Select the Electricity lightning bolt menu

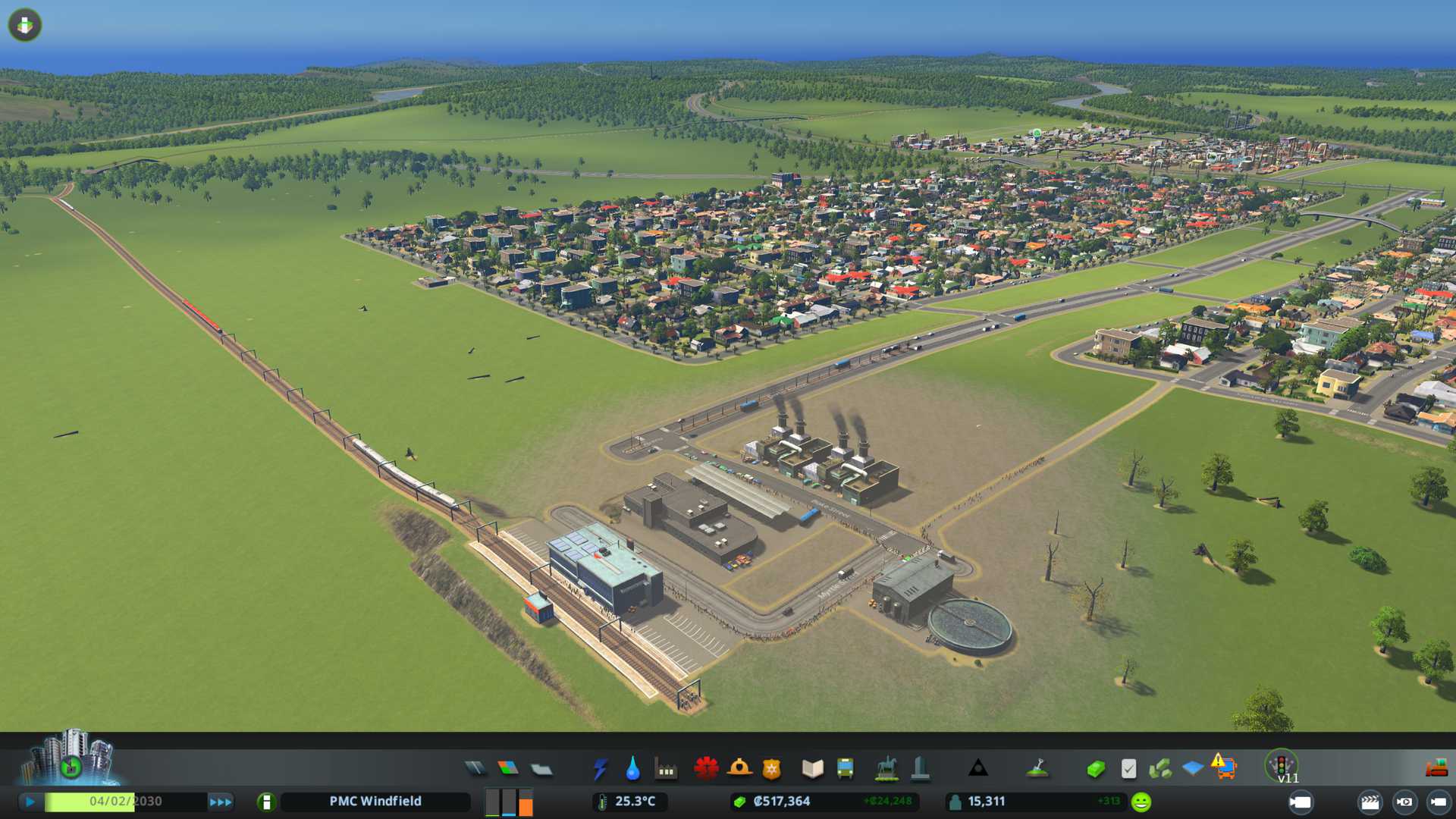600,769
